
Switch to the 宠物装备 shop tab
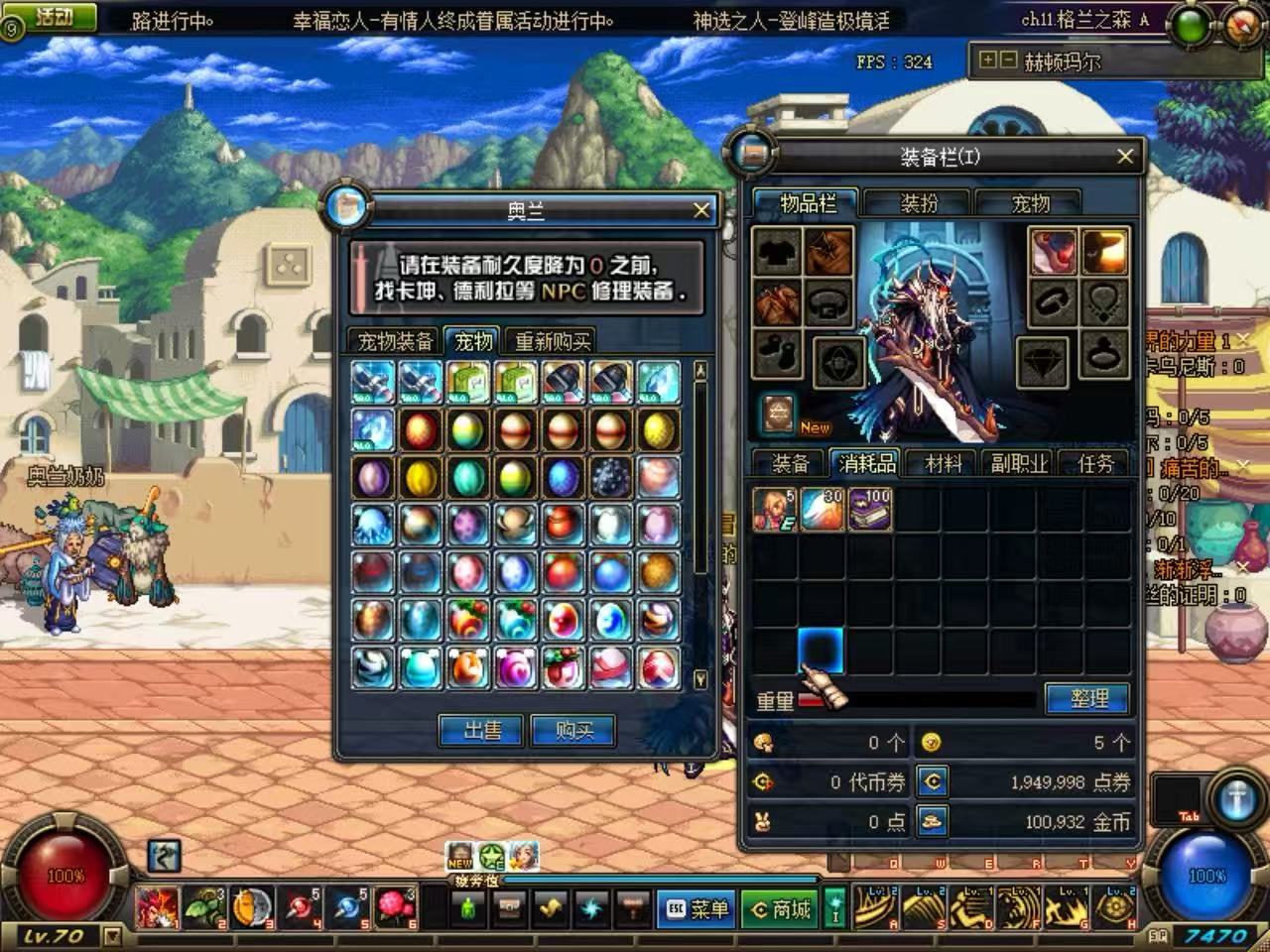395,342
